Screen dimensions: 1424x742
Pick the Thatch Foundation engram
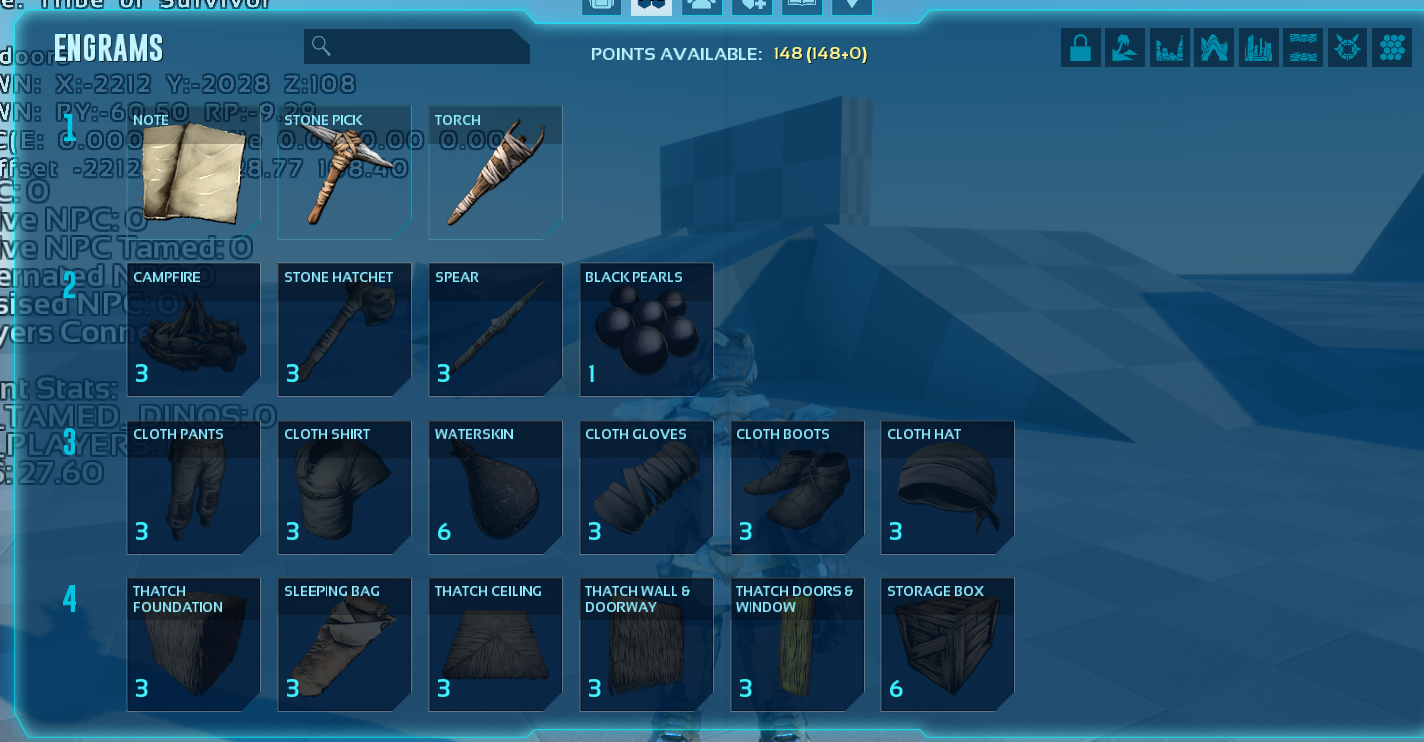tap(193, 644)
